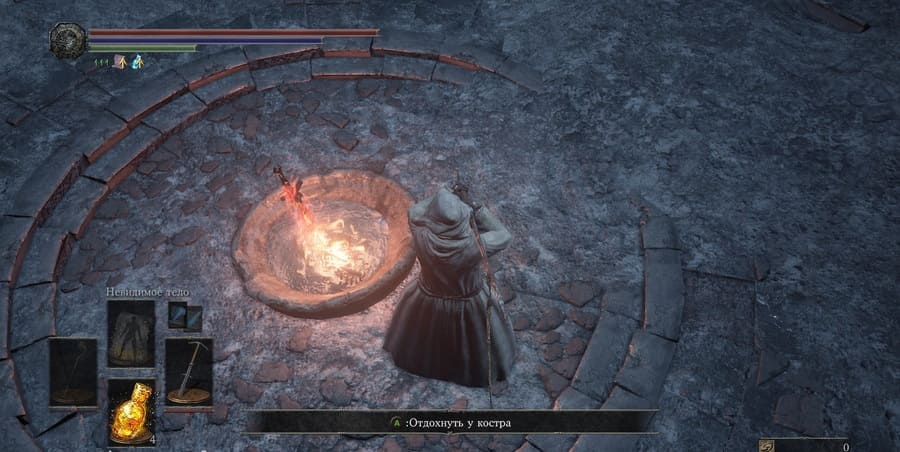Image resolution: width=900 pixels, height=452 pixels.
Task: Choose the left-hand staff weapon slot
Action: click(x=73, y=372)
